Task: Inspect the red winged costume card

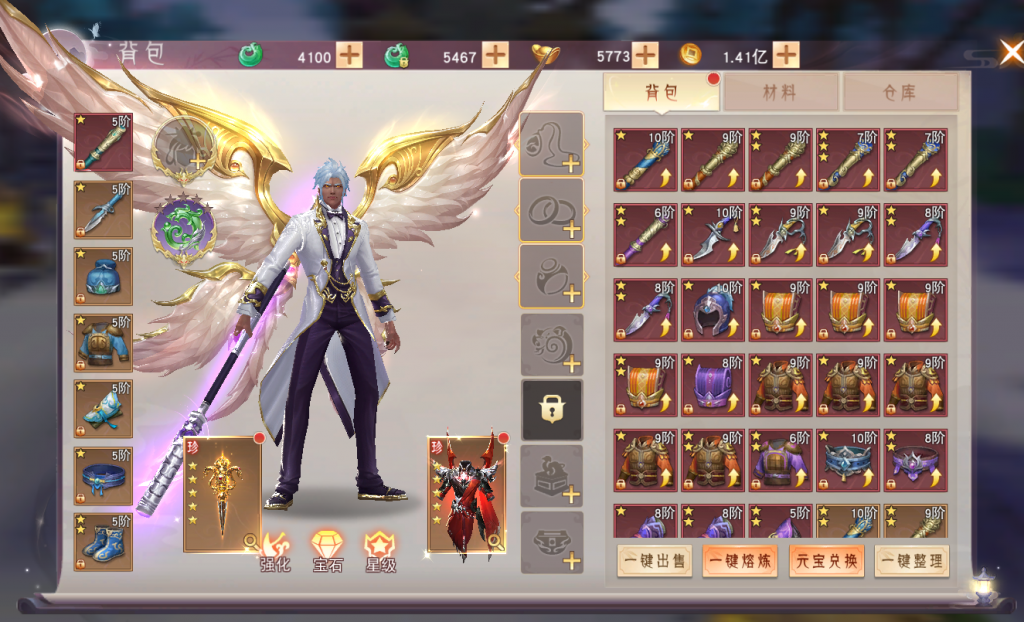Action: (466, 495)
